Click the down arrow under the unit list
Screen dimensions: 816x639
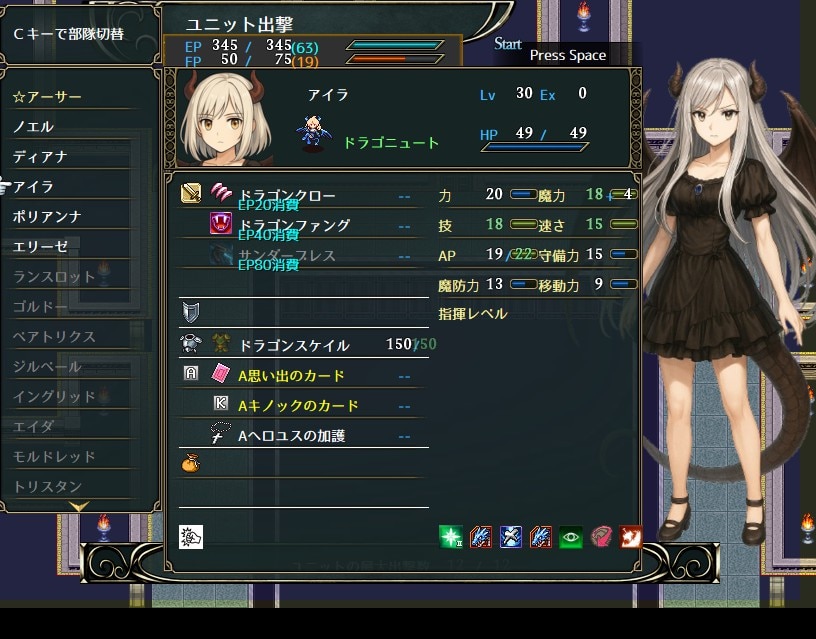[80, 507]
